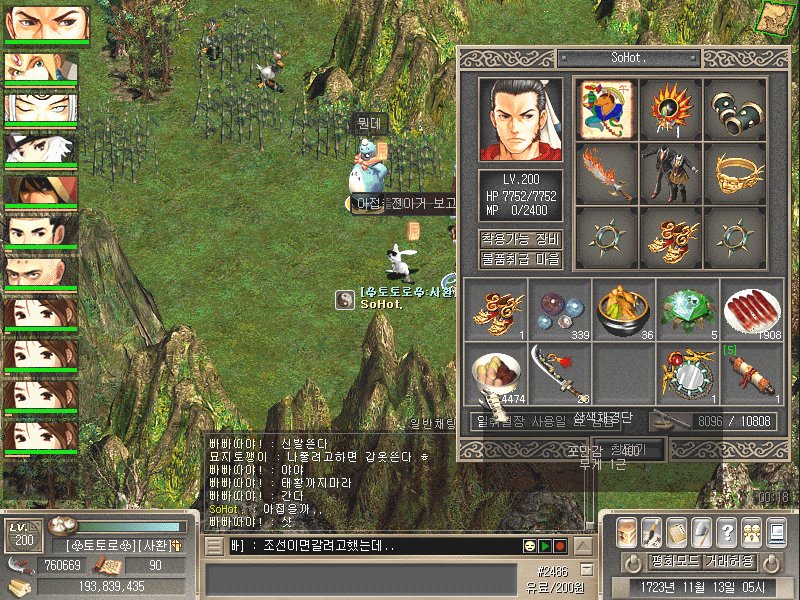Click the 물품취급 마을 button
800x600 pixels.
pos(520,259)
